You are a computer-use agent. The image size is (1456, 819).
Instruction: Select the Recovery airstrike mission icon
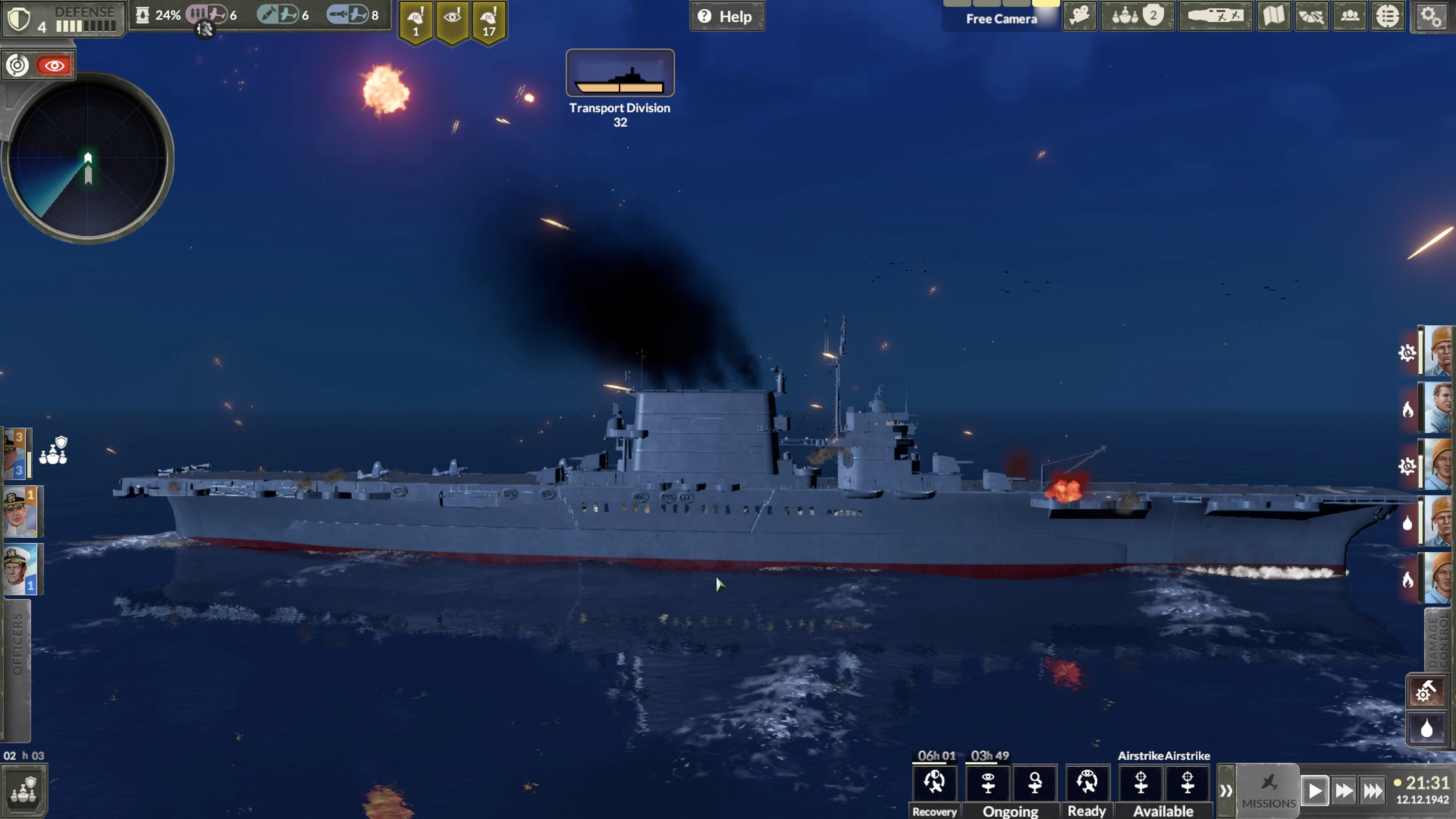(935, 783)
